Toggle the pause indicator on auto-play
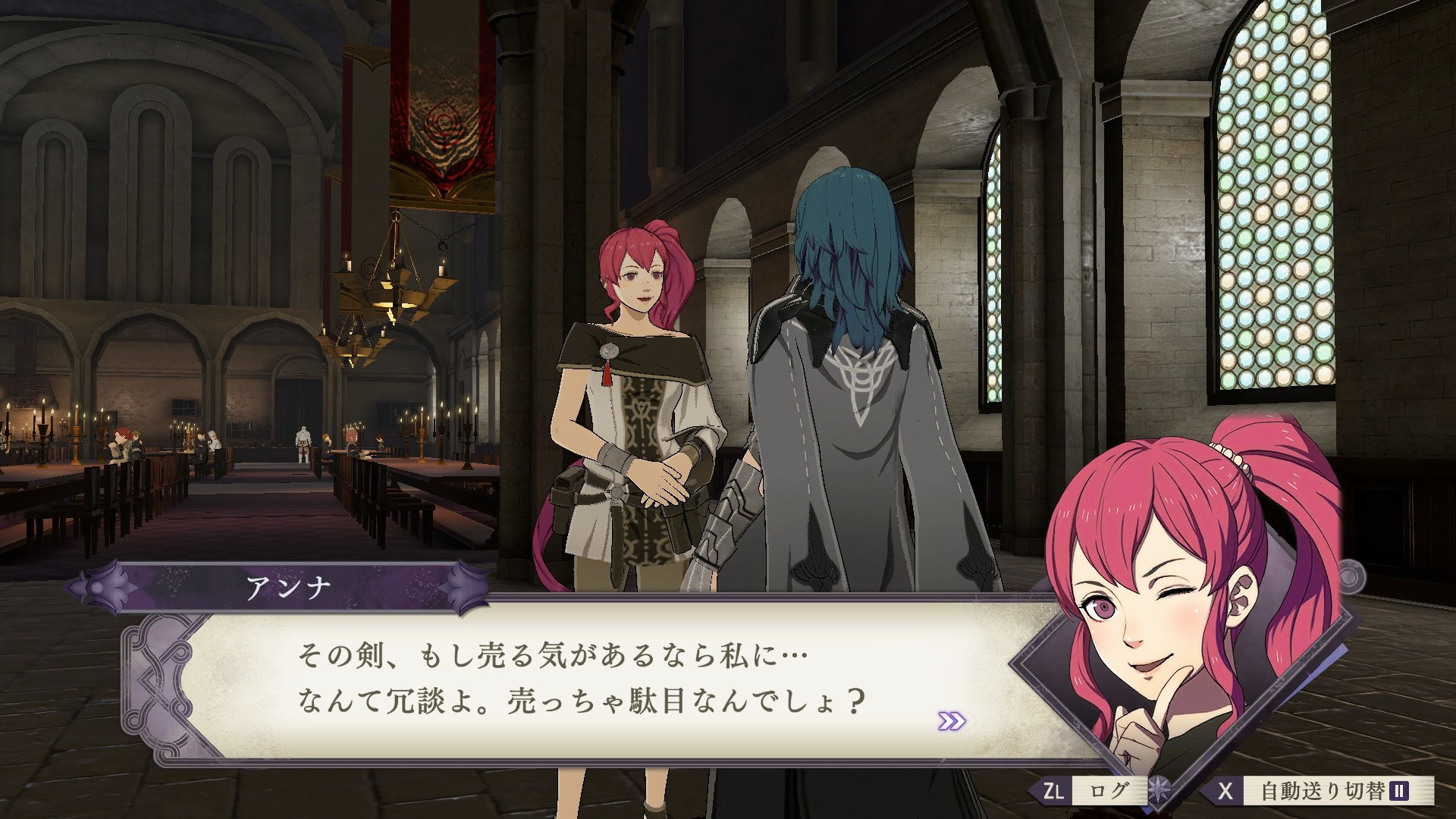1456x819 pixels. pyautogui.click(x=1398, y=792)
